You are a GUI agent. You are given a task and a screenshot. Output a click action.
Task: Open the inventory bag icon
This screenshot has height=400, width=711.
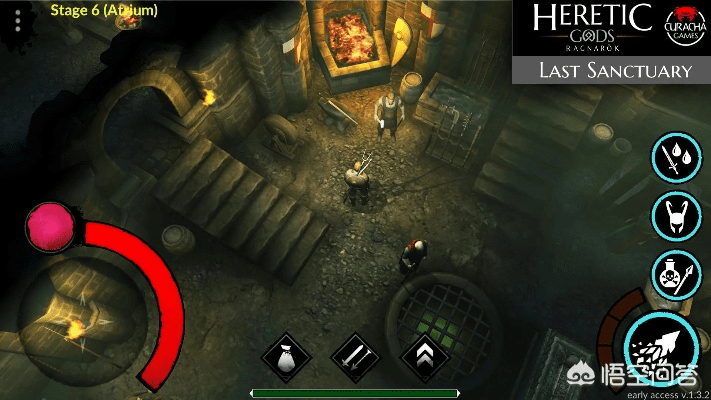point(286,355)
